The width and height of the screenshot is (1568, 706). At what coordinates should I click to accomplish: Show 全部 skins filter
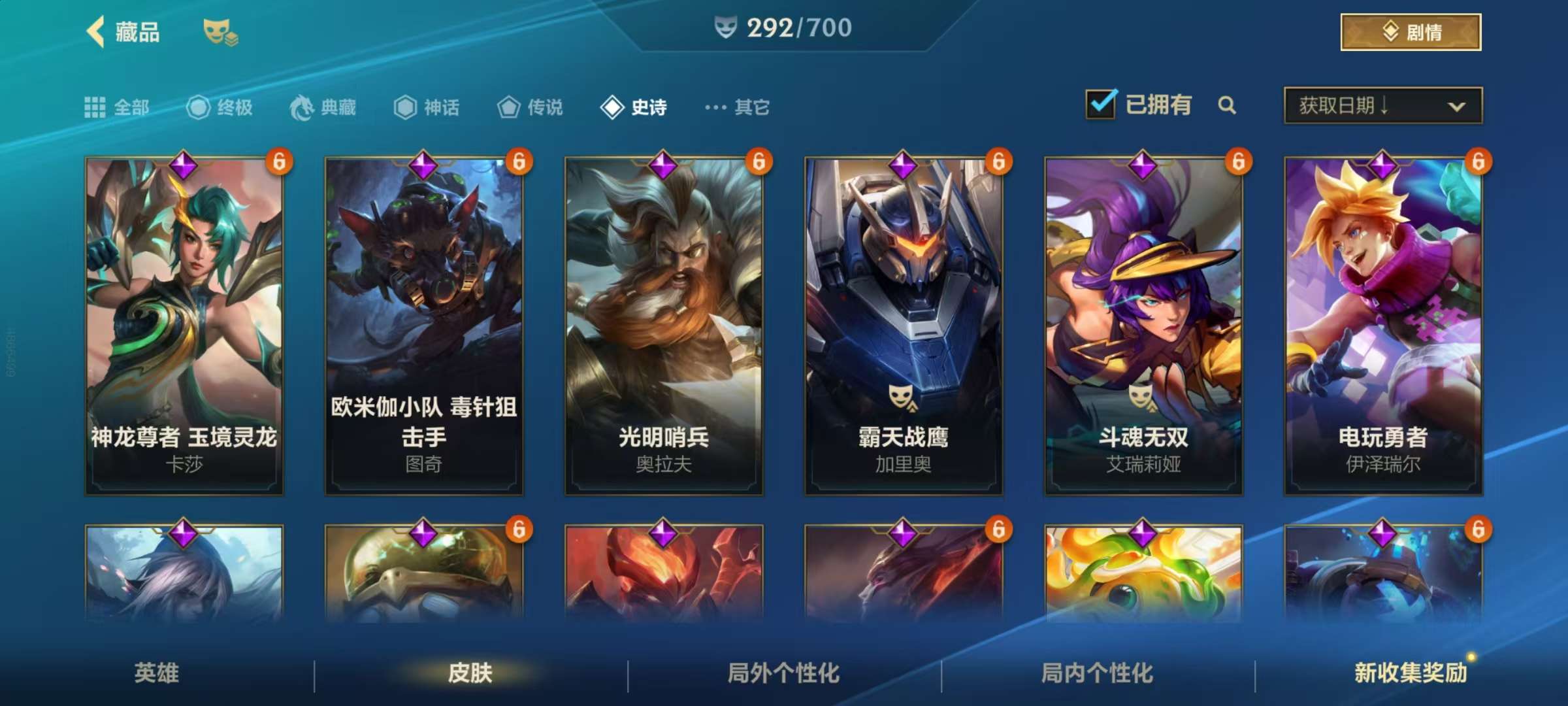[117, 107]
